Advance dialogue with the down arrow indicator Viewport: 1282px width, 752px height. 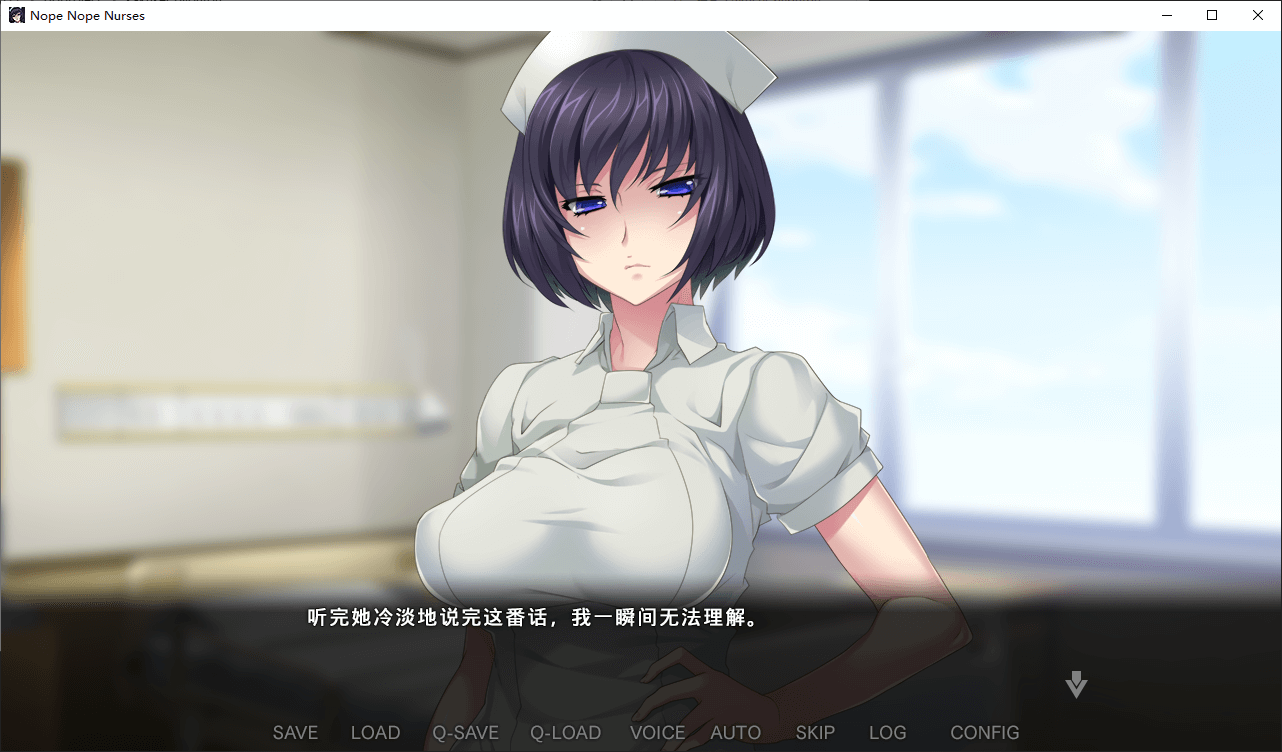1076,685
